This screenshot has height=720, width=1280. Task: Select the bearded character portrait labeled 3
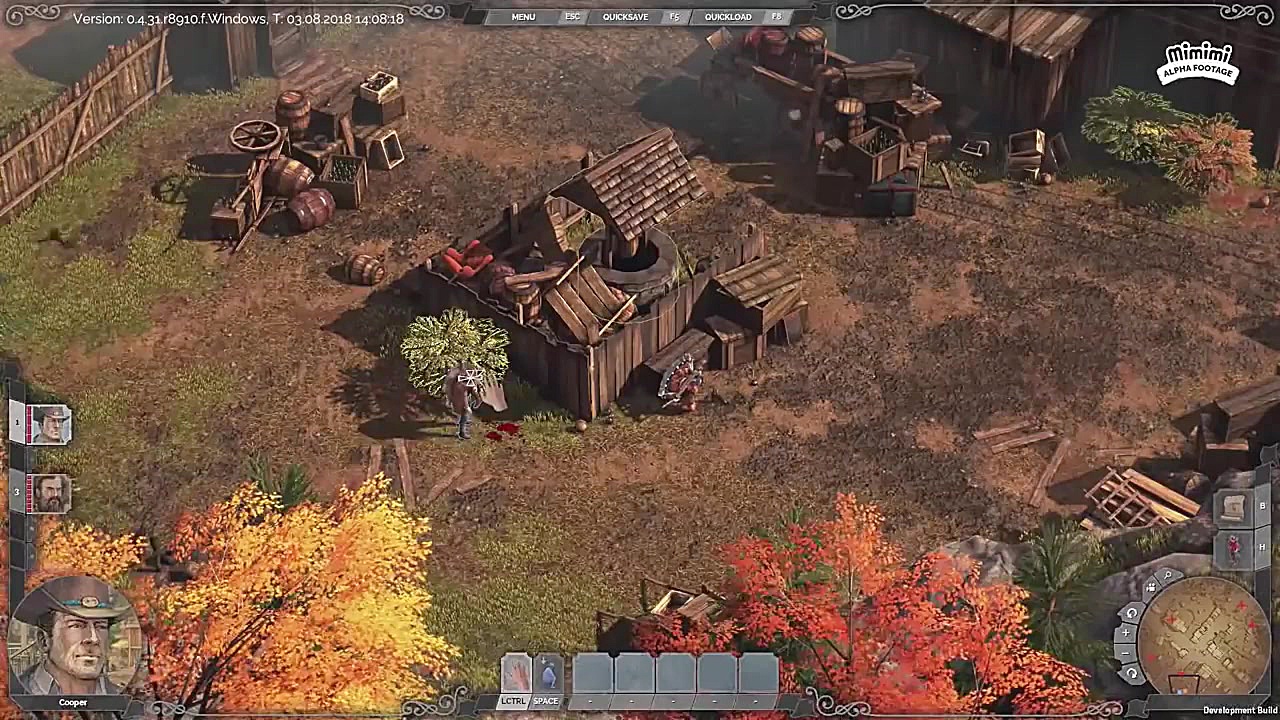pos(48,492)
